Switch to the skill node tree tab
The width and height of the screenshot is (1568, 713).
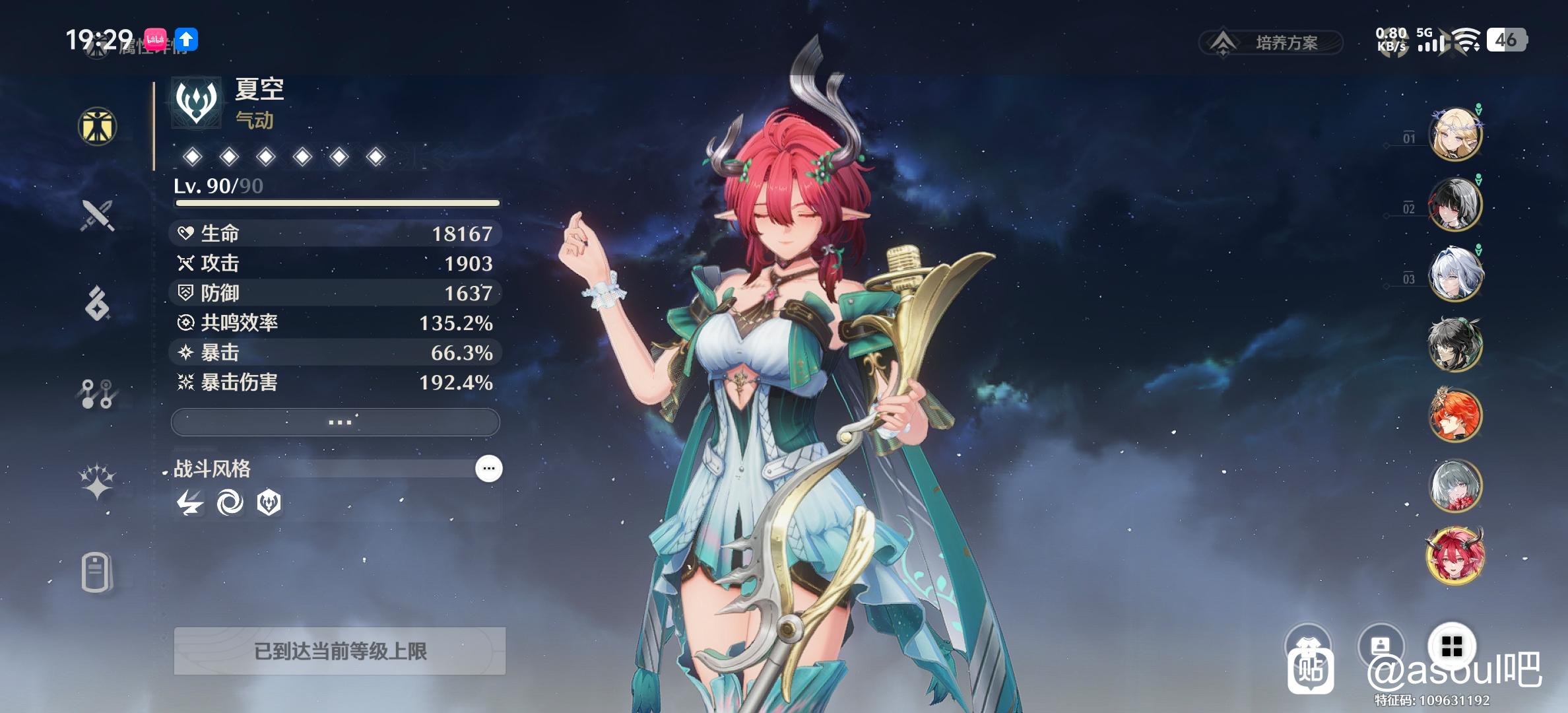click(x=98, y=393)
